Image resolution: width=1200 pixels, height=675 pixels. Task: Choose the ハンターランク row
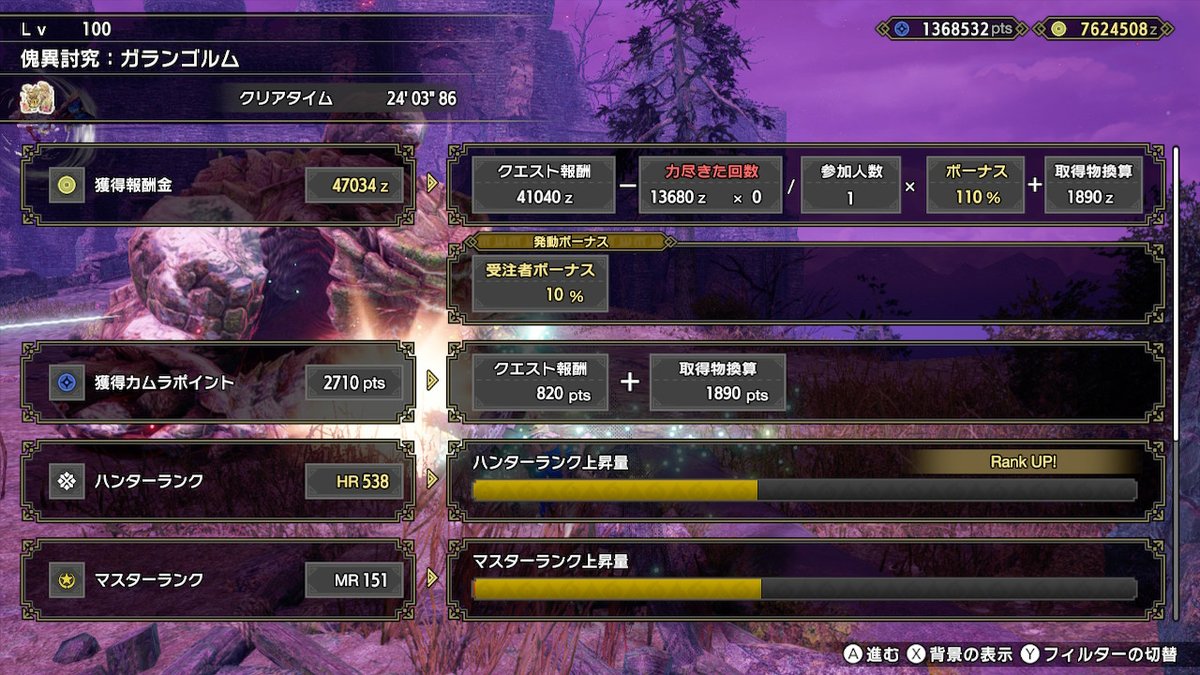point(217,482)
